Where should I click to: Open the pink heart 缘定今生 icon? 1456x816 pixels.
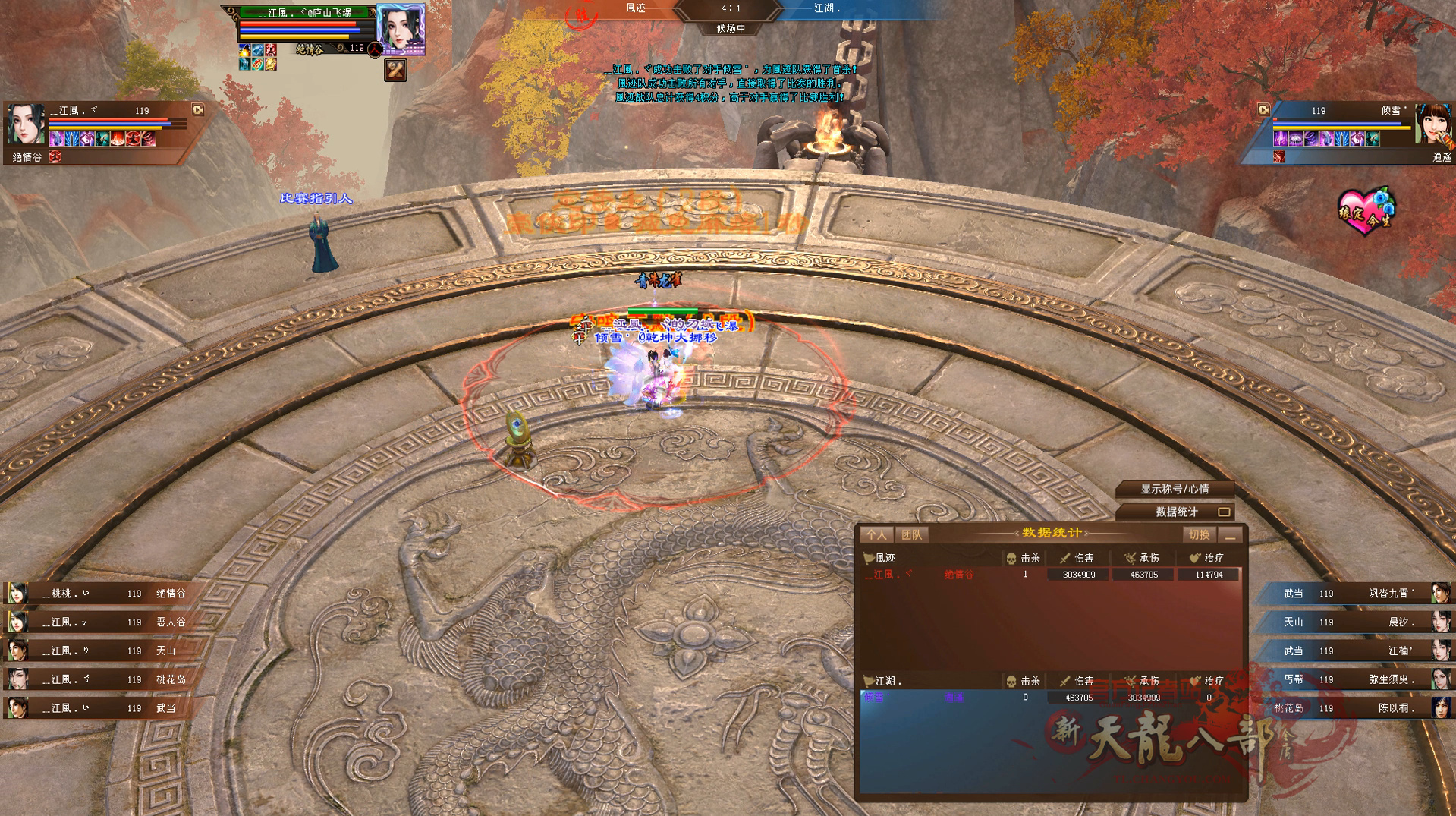(1366, 210)
